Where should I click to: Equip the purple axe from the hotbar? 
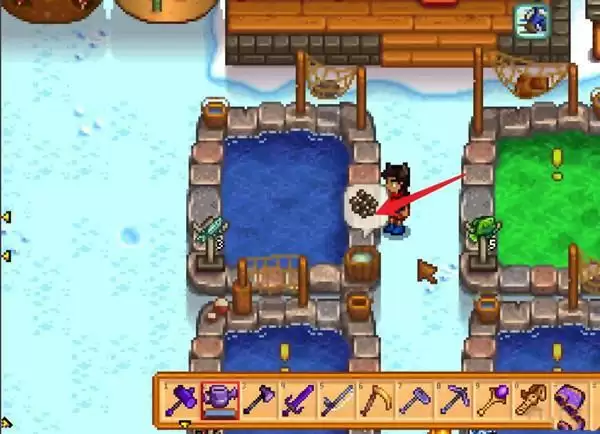[x=257, y=401]
